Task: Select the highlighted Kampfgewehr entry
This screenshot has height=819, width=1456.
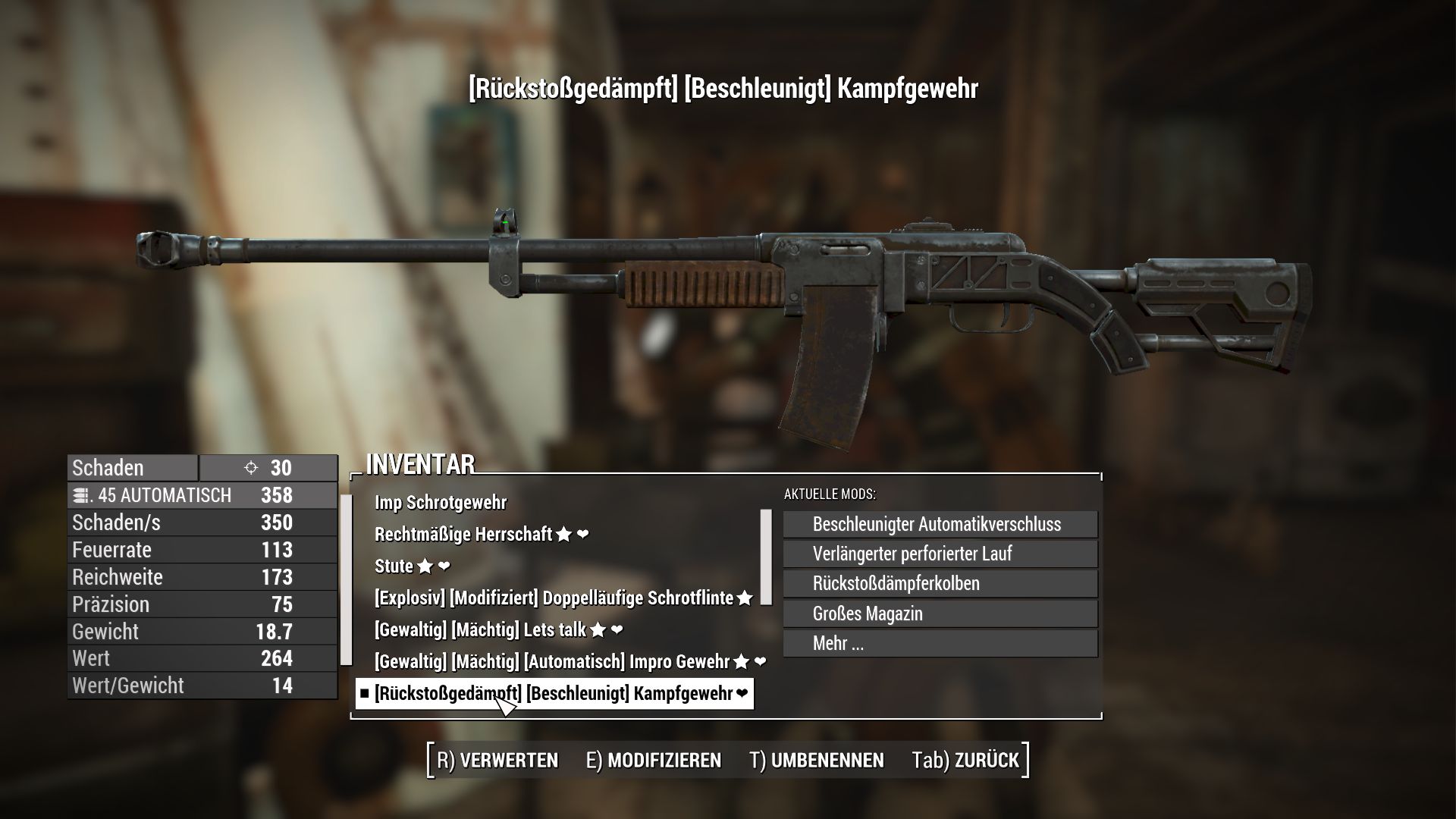Action: tap(554, 694)
